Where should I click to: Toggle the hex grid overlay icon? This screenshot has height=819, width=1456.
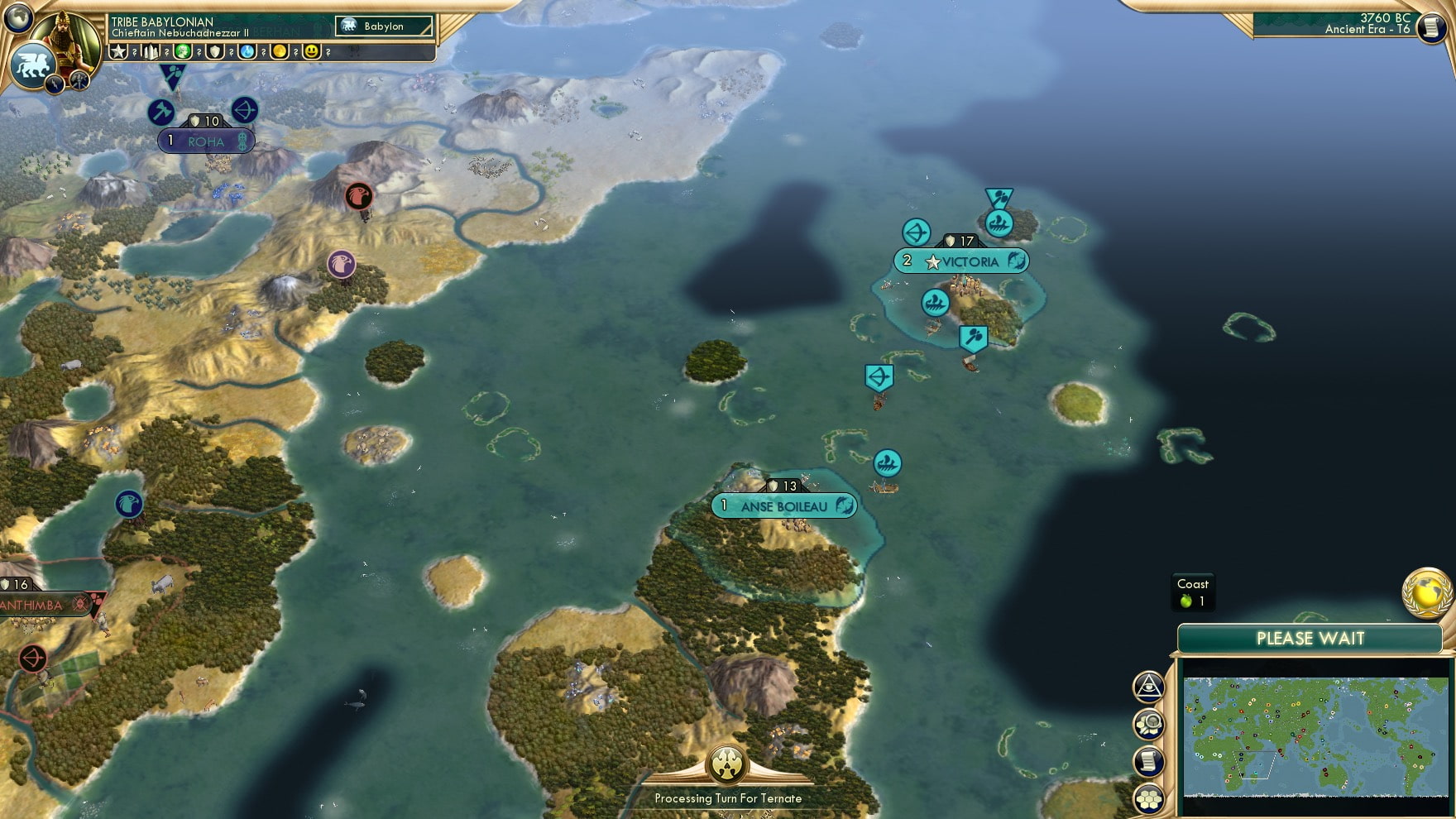[1149, 797]
